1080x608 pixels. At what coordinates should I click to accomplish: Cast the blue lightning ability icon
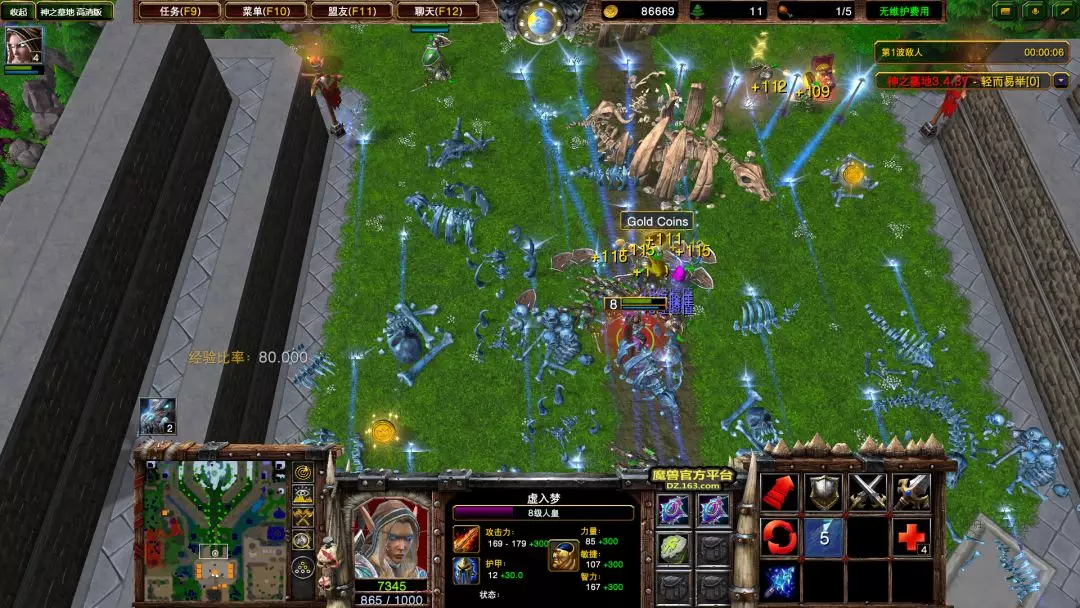pos(779,581)
